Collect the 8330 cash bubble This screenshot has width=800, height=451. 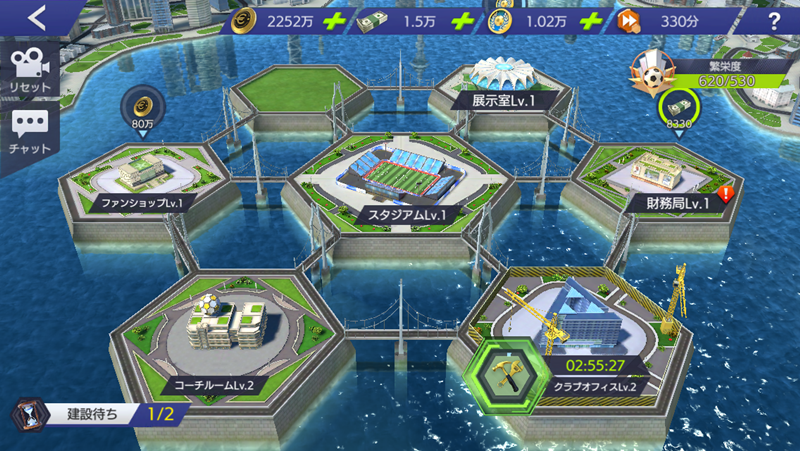676,108
